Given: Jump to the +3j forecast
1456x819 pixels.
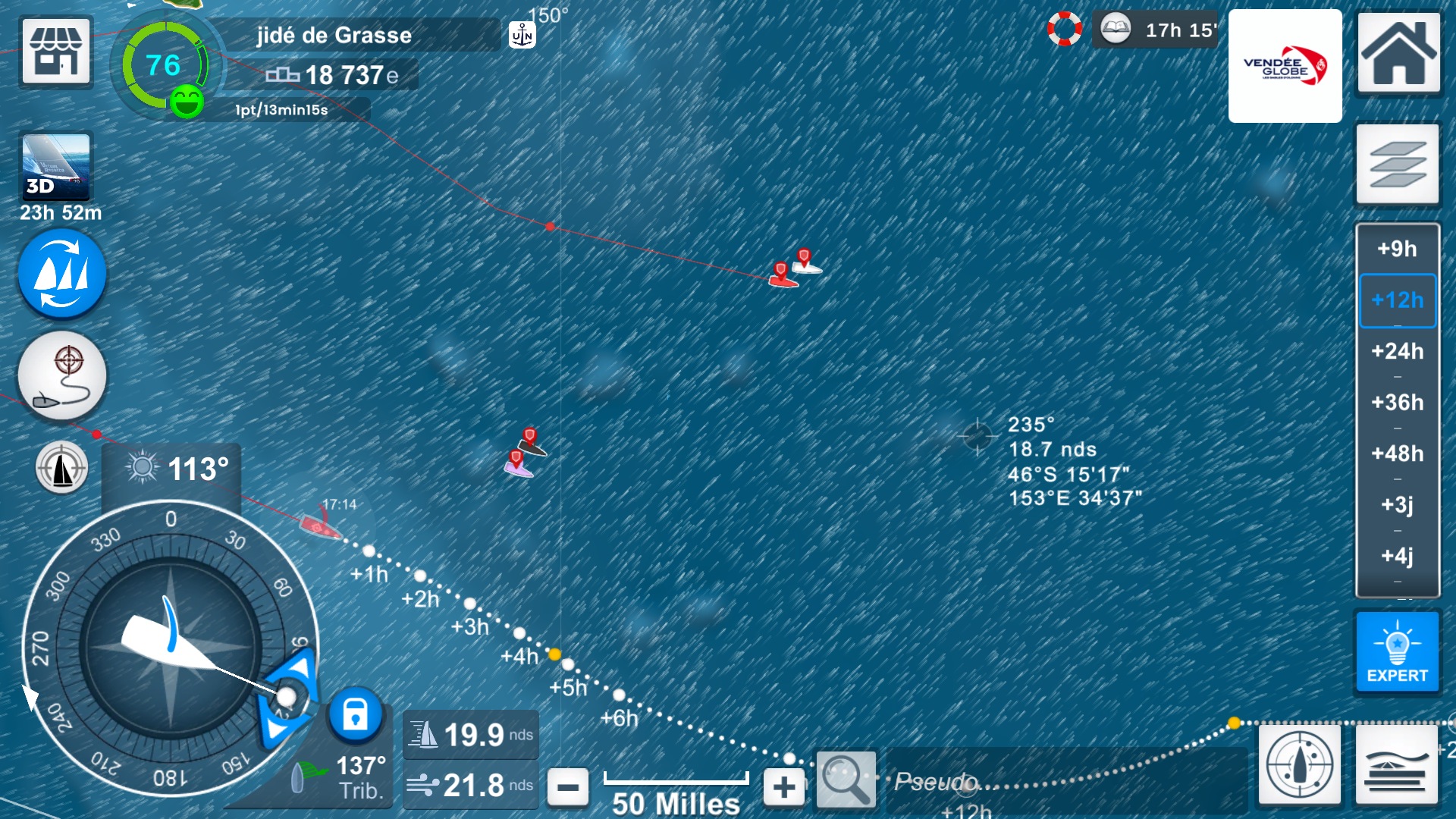Looking at the screenshot, I should [x=1397, y=504].
